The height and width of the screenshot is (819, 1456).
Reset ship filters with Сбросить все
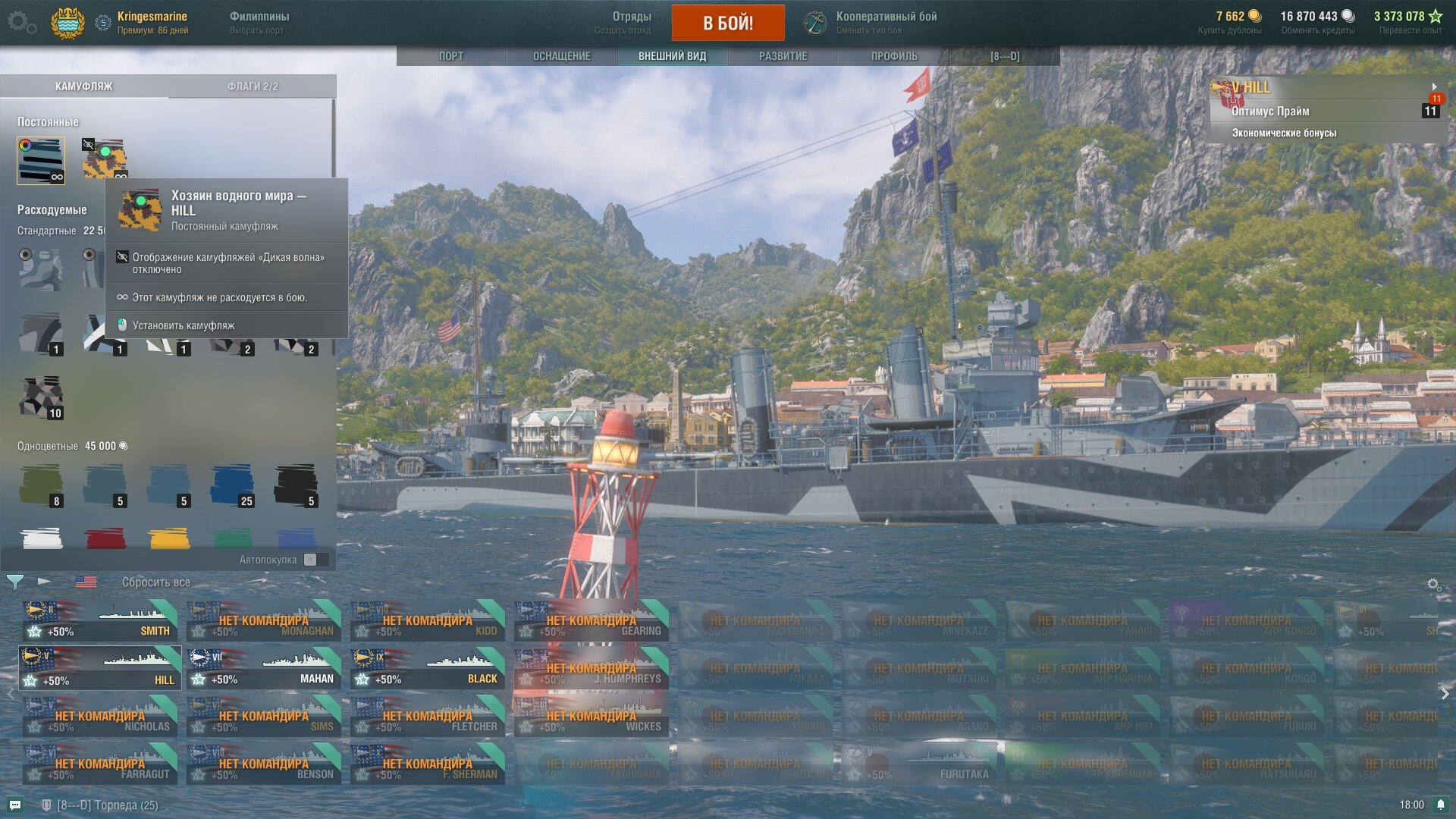pyautogui.click(x=155, y=582)
